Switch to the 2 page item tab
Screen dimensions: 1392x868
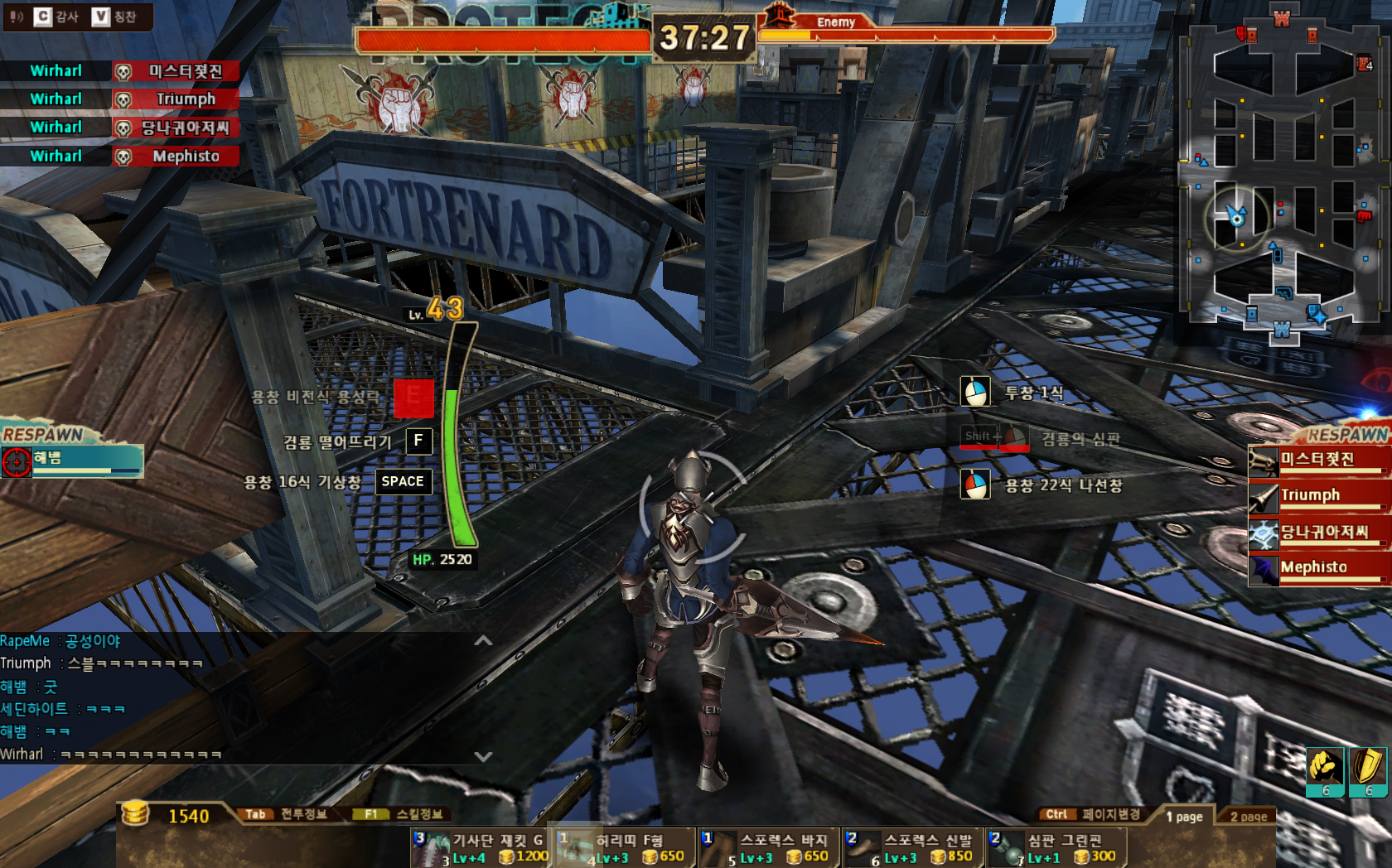tap(1248, 817)
